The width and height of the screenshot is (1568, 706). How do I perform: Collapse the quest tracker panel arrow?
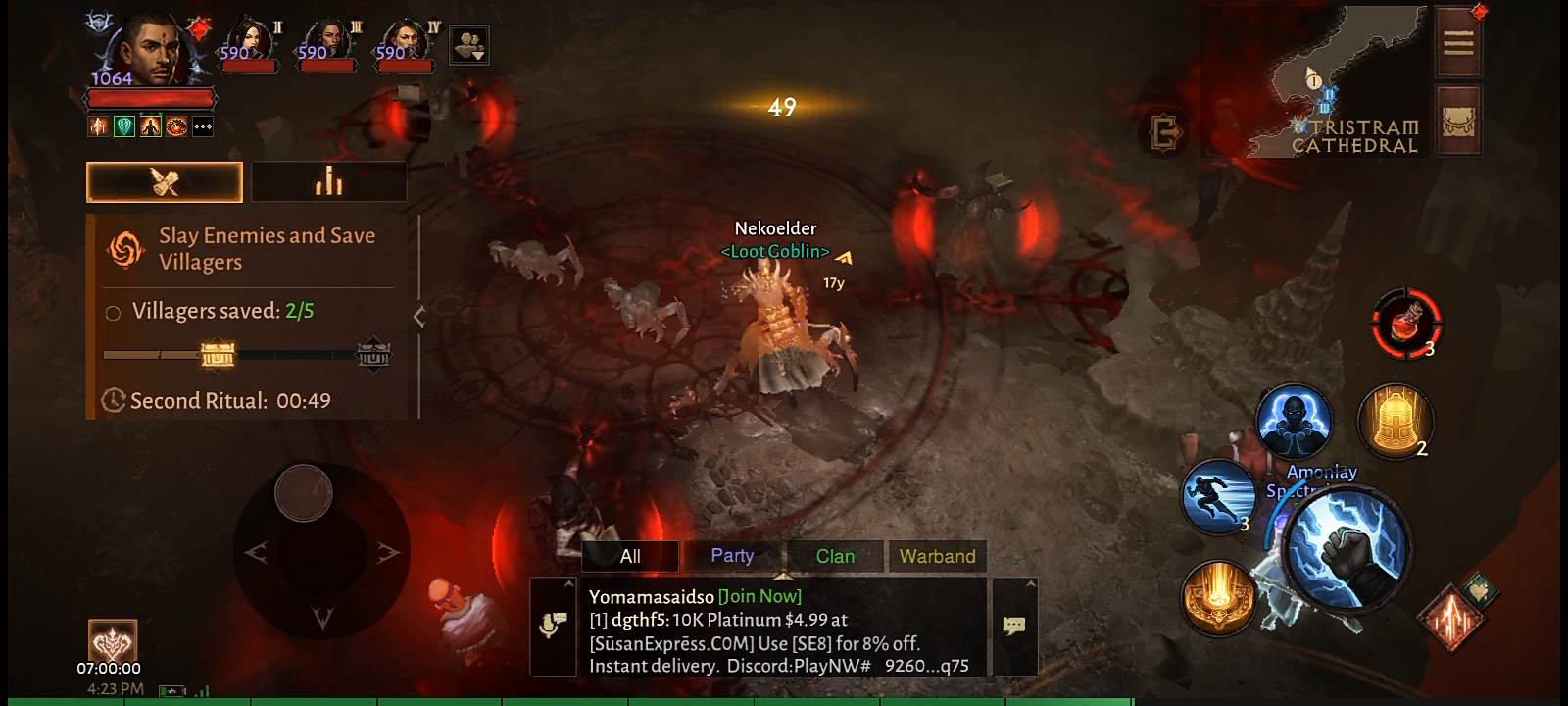(x=419, y=316)
